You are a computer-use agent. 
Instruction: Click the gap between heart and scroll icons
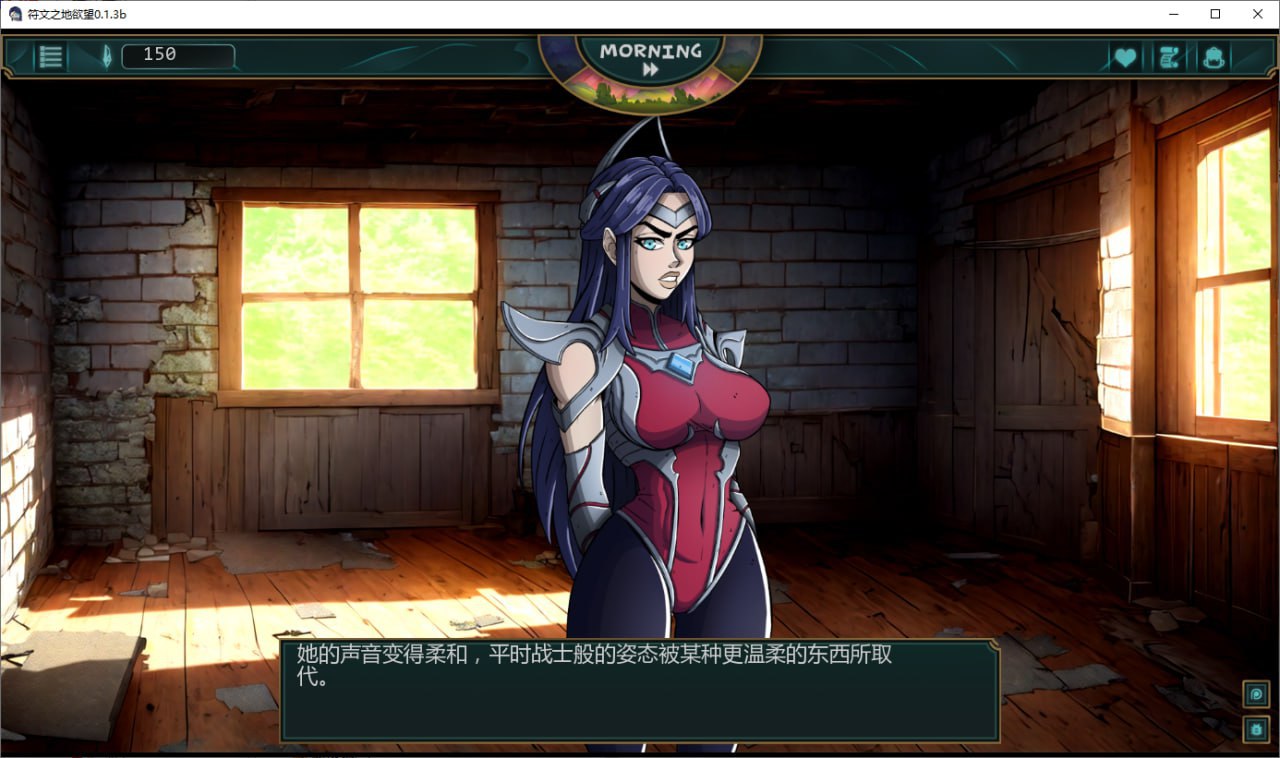tap(1145, 57)
